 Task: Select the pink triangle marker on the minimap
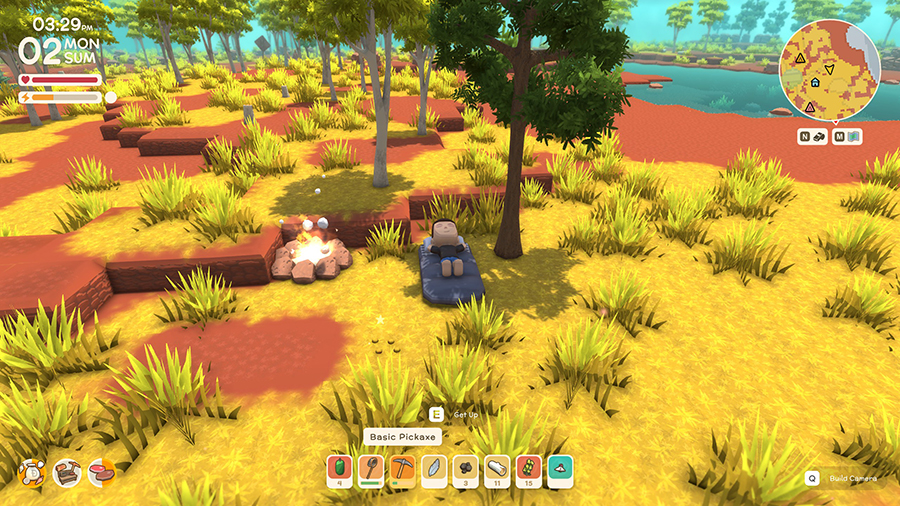point(808,107)
